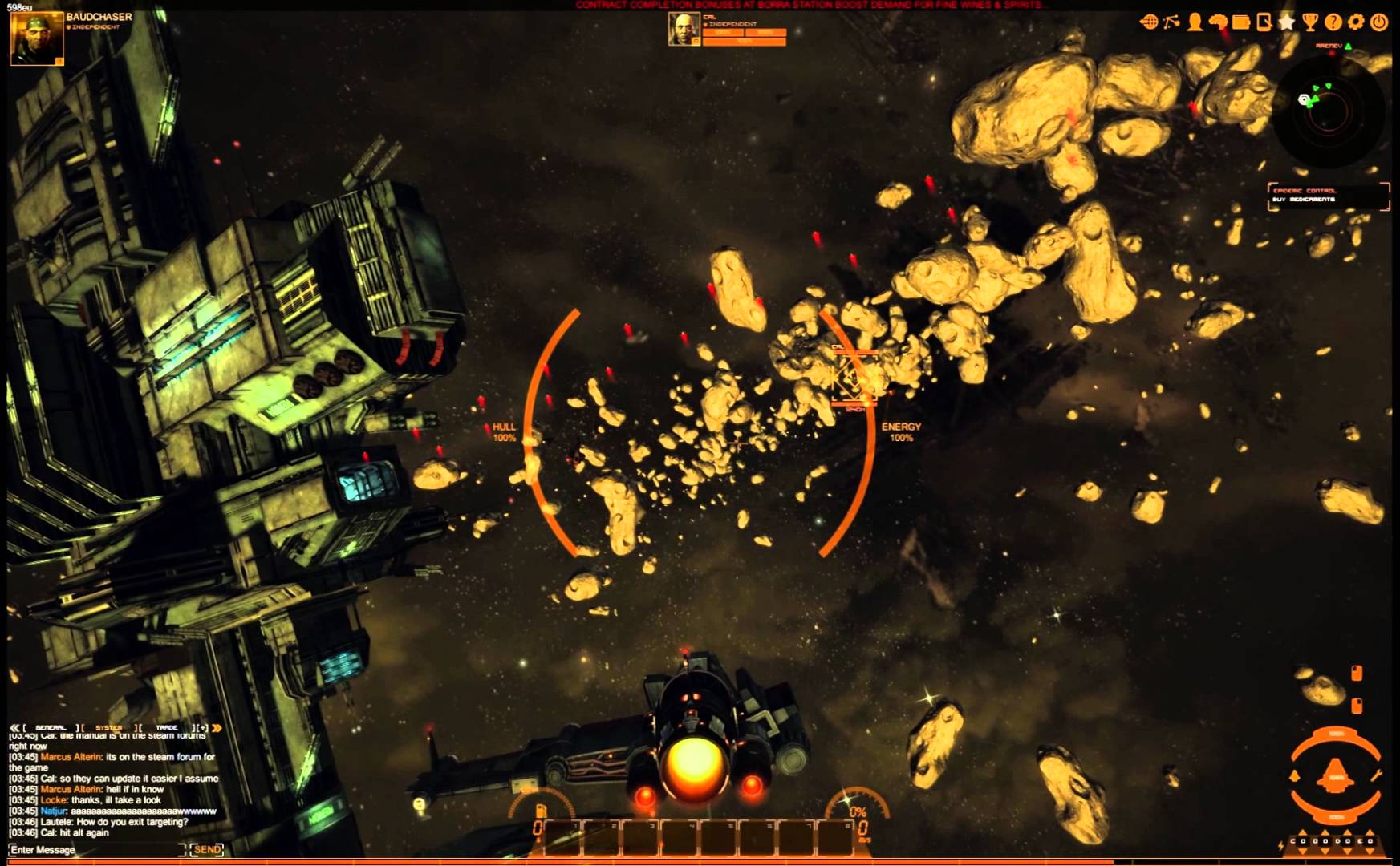The image size is (1400, 866).
Task: Switch to the Trade chat tab
Action: pyautogui.click(x=166, y=727)
